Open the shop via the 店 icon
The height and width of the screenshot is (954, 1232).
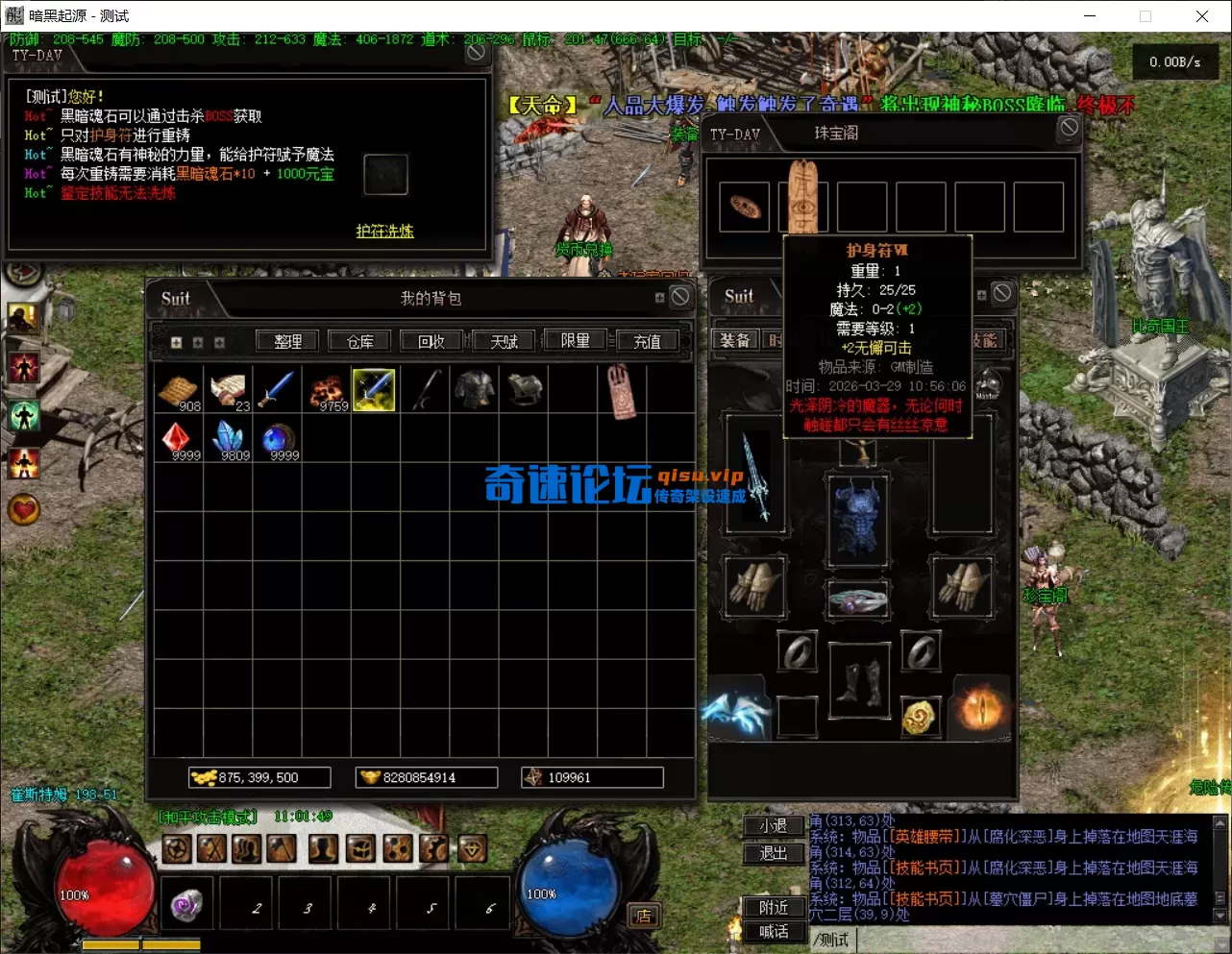pyautogui.click(x=644, y=916)
